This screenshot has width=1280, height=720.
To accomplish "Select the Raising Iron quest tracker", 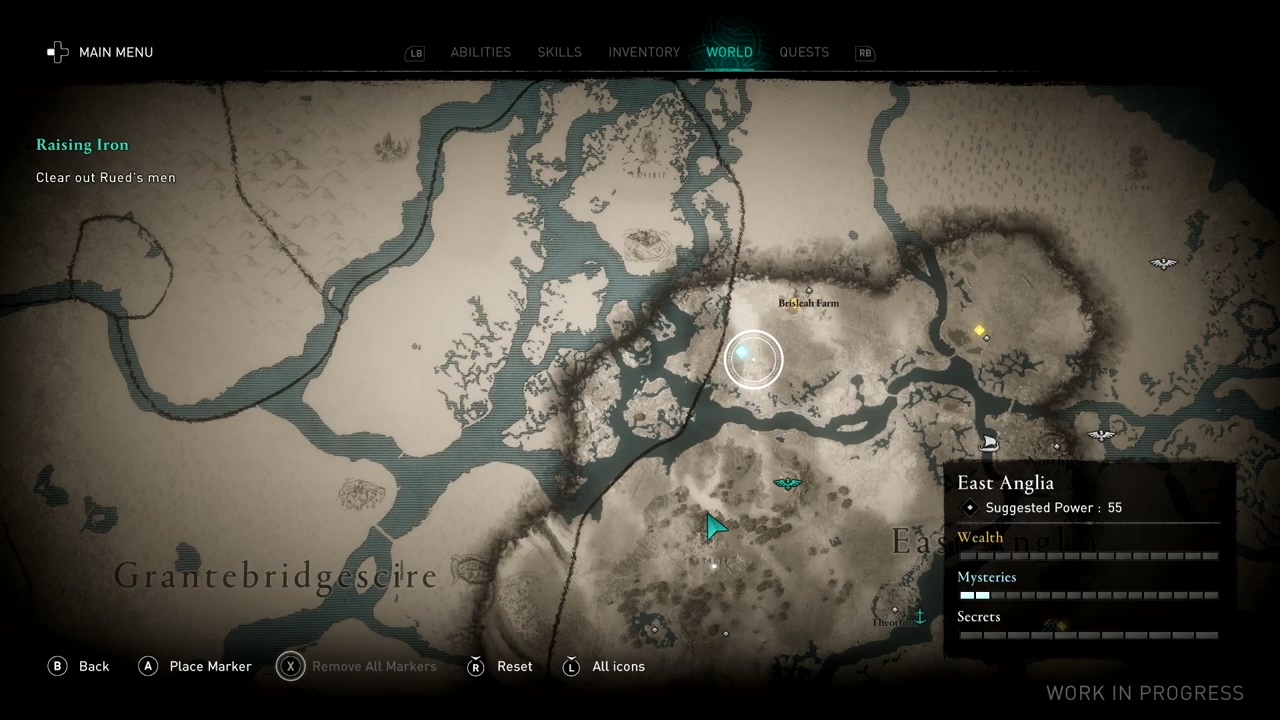I will (82, 145).
